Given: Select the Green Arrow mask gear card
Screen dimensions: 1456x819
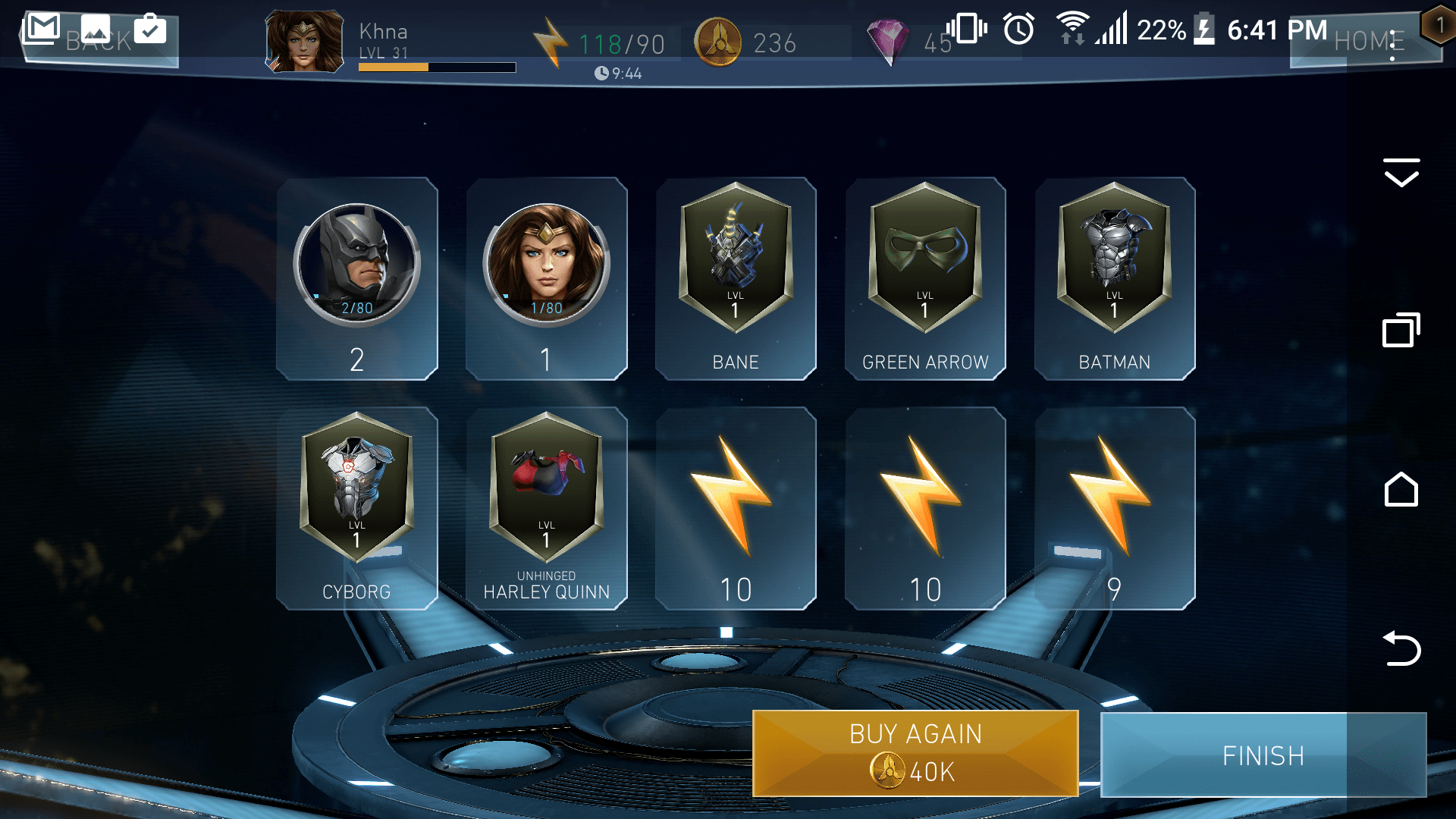Looking at the screenshot, I should (x=924, y=277).
